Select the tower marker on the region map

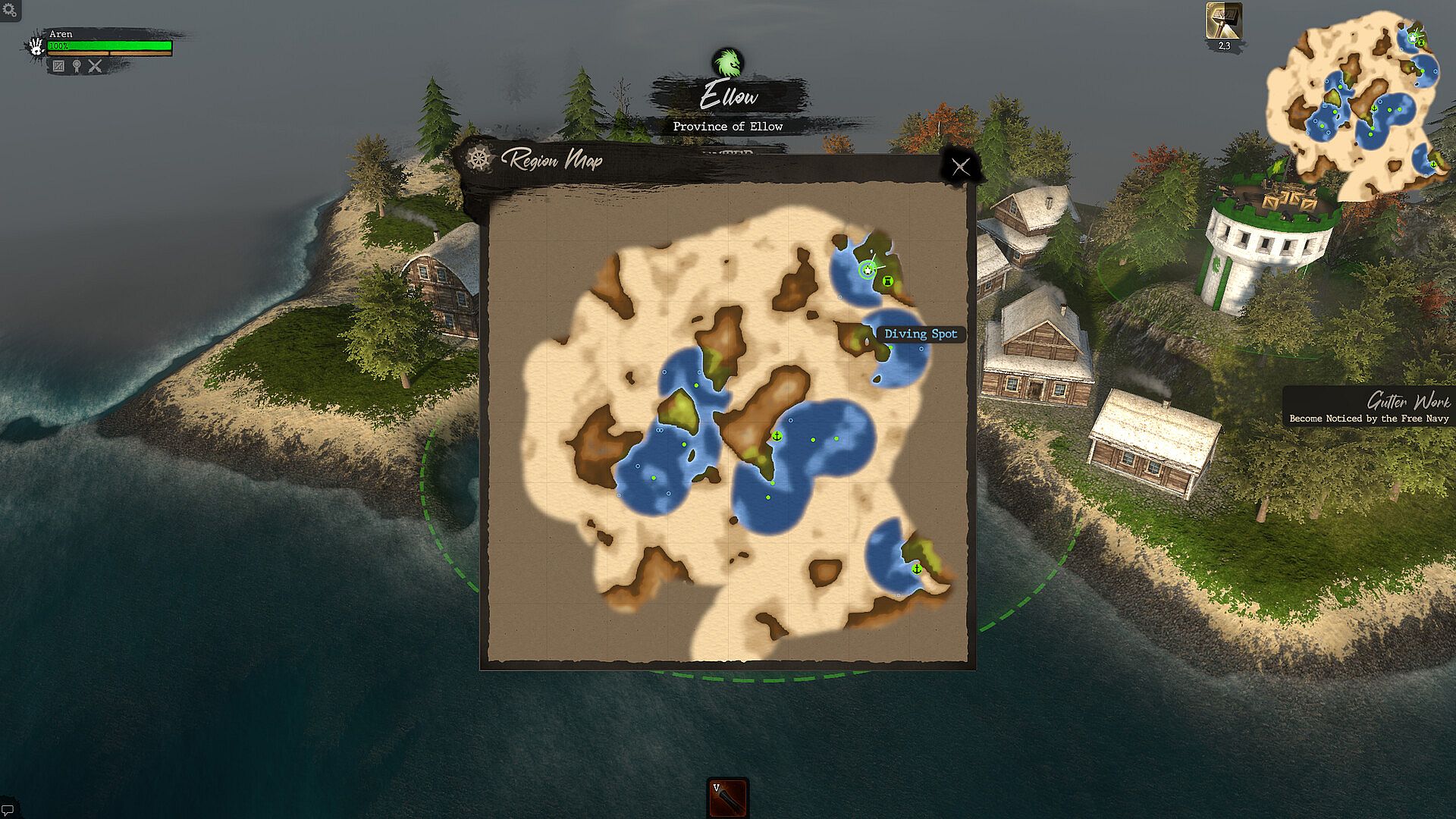pyautogui.click(x=887, y=281)
